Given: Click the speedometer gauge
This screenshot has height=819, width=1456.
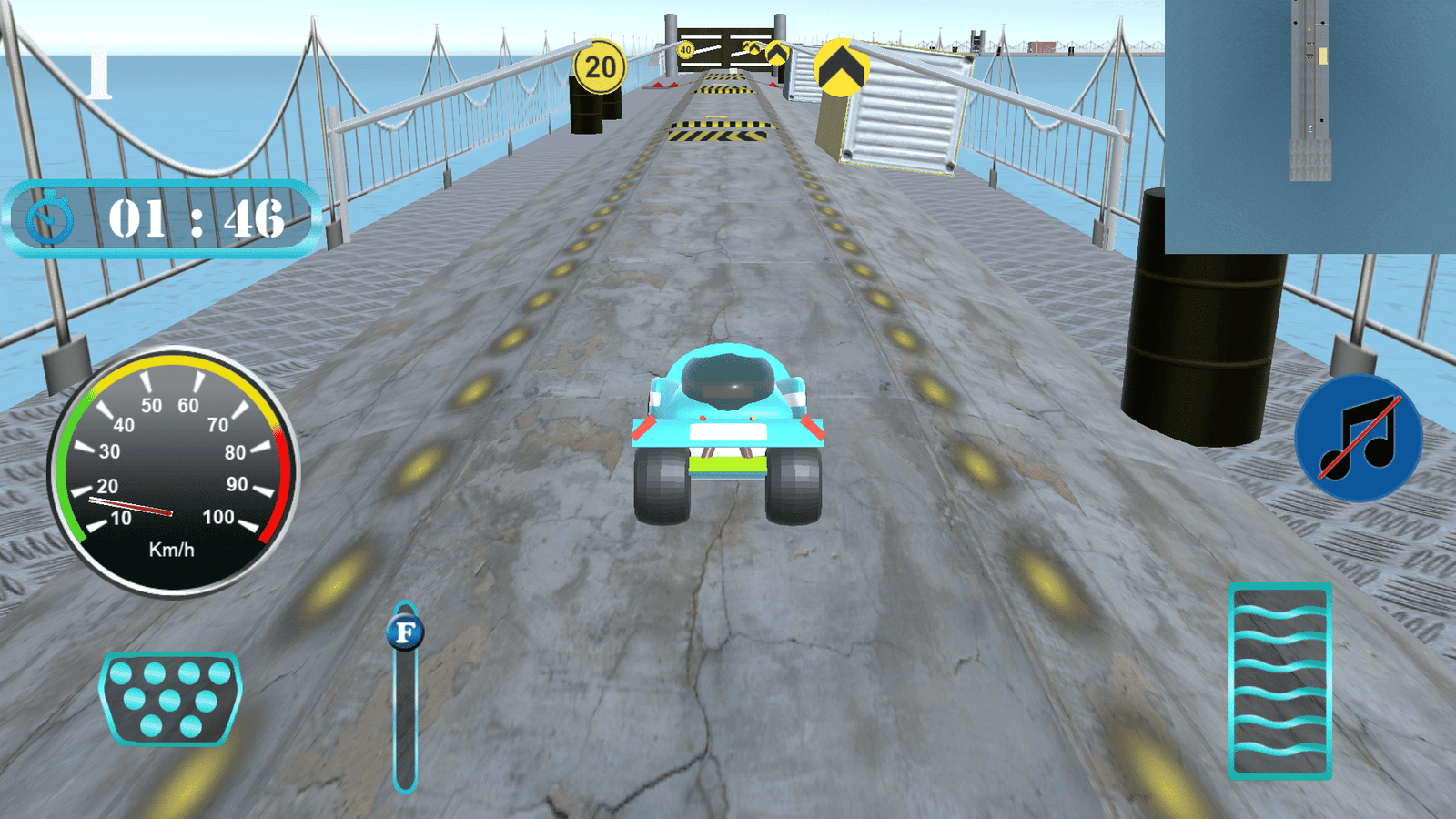Looking at the screenshot, I should coord(177,464).
